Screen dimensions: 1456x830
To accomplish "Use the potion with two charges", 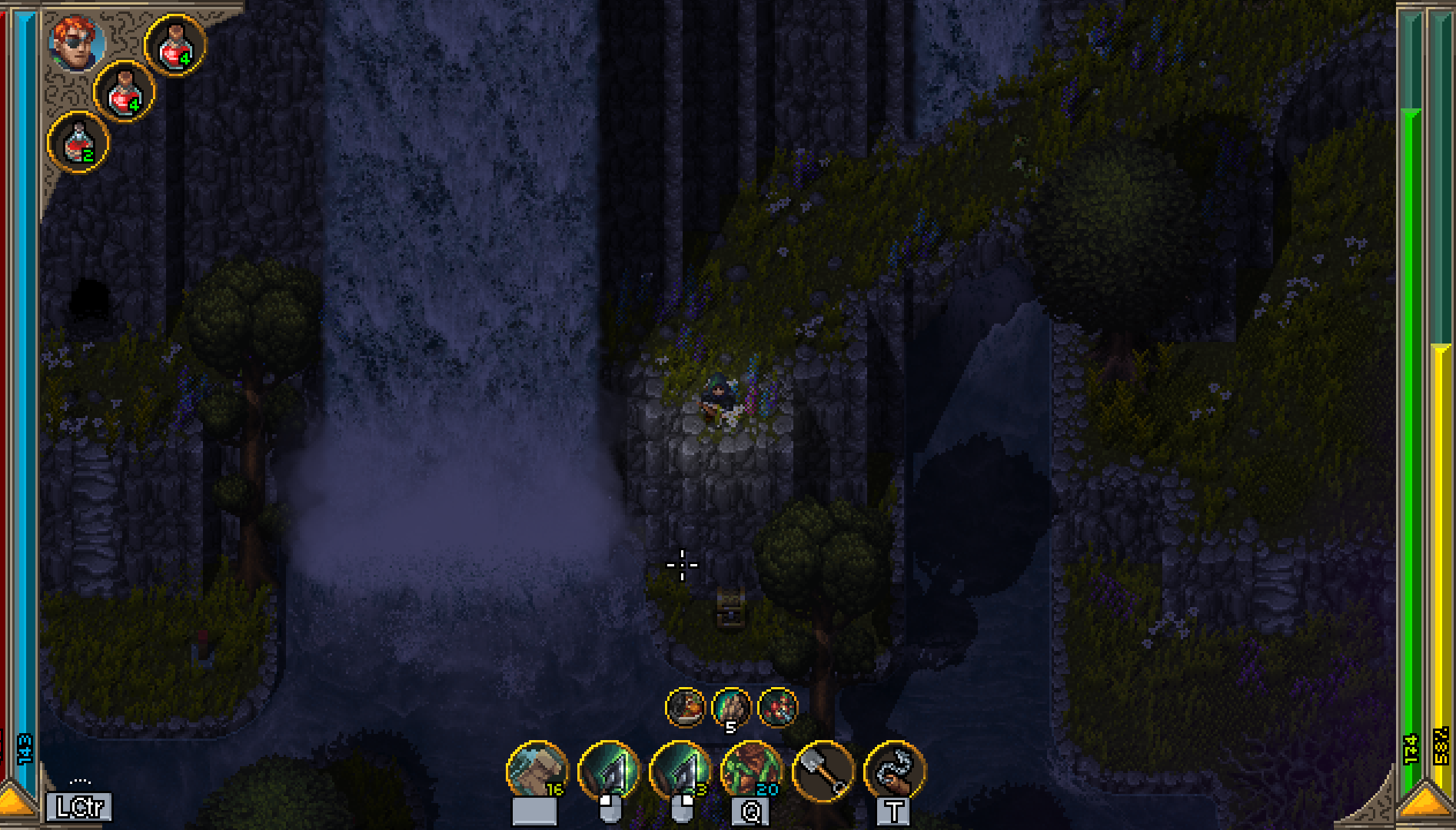I will [78, 143].
